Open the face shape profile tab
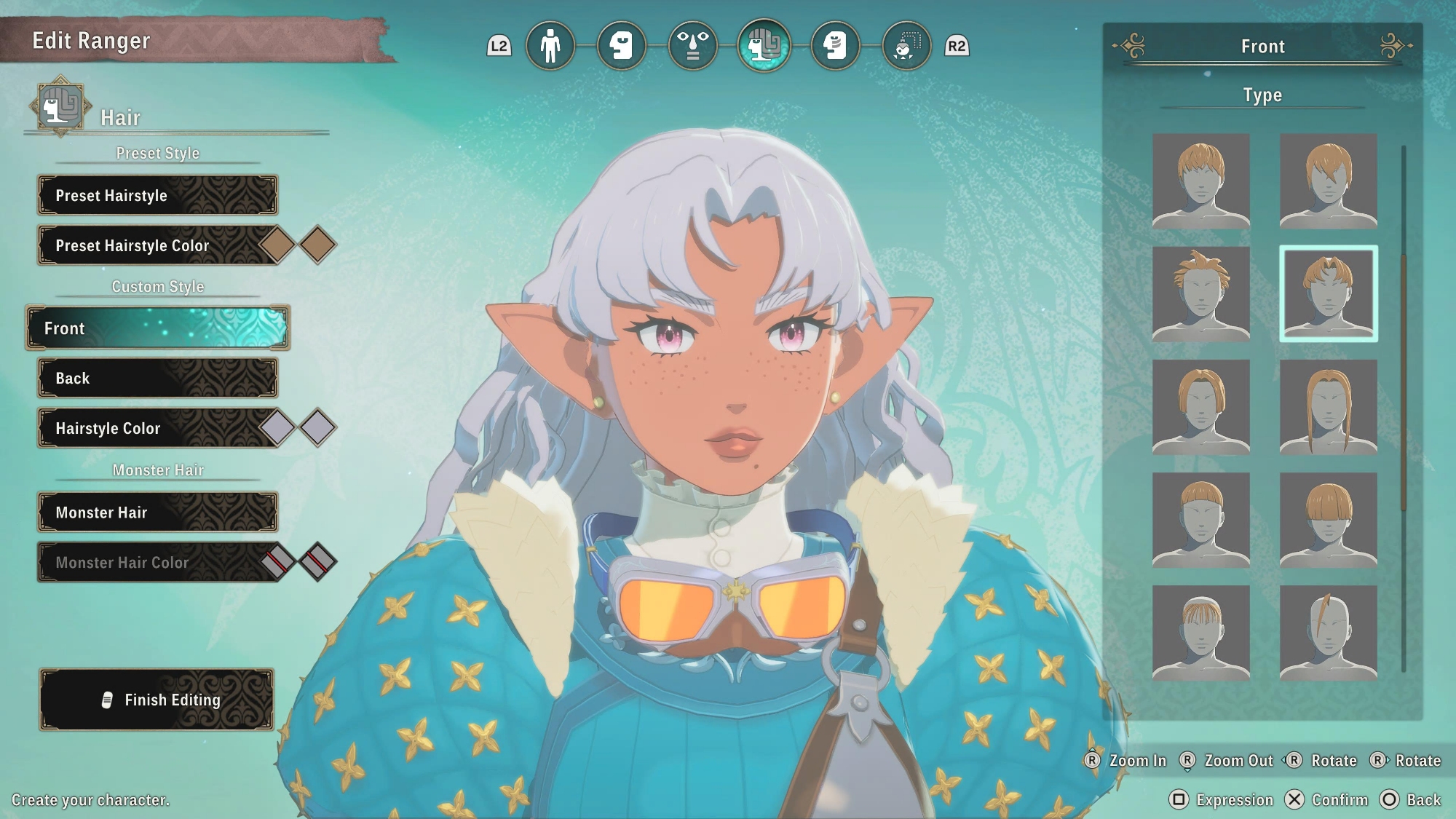Image resolution: width=1456 pixels, height=819 pixels. pyautogui.click(x=621, y=46)
